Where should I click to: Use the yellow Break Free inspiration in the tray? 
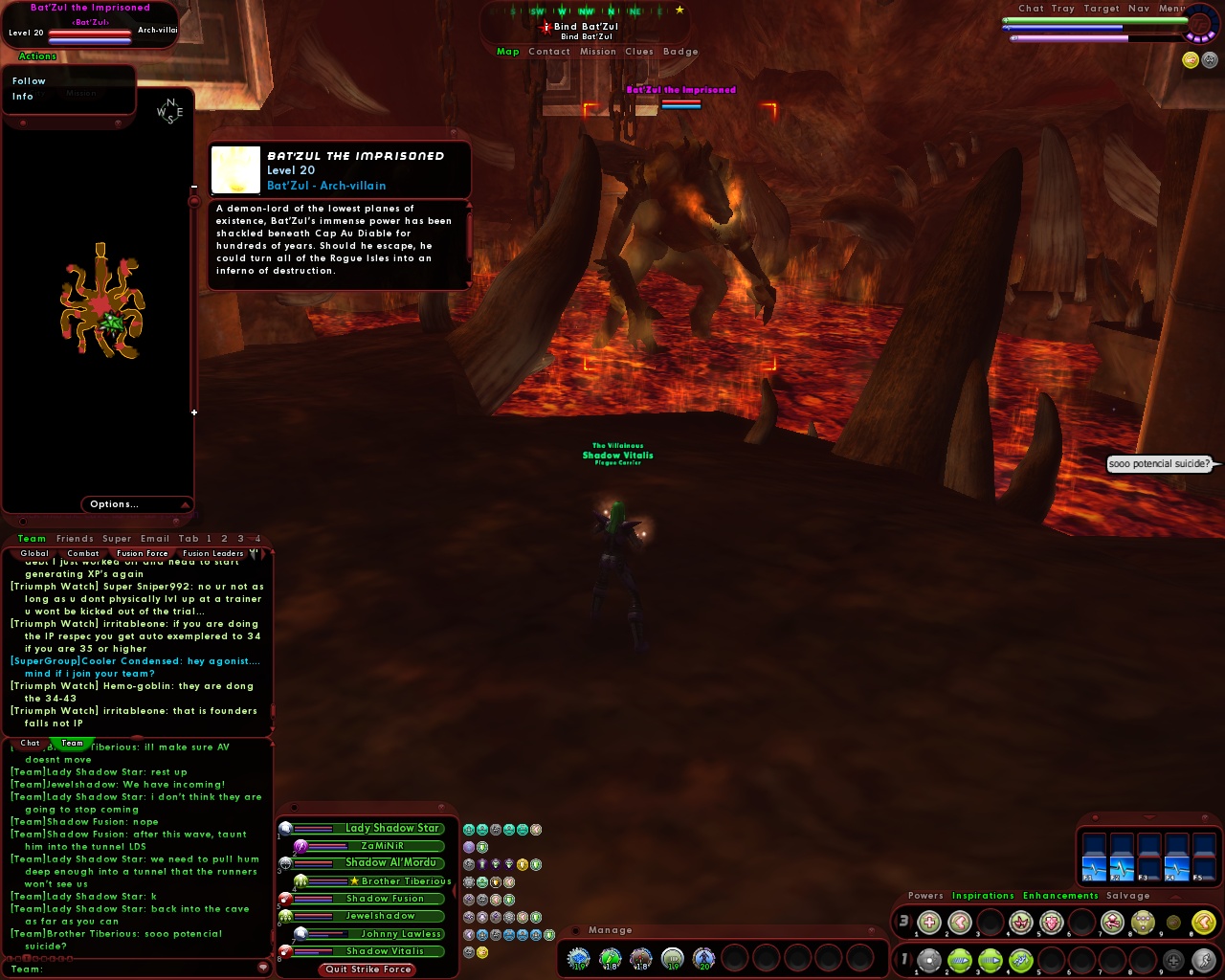(x=1203, y=922)
